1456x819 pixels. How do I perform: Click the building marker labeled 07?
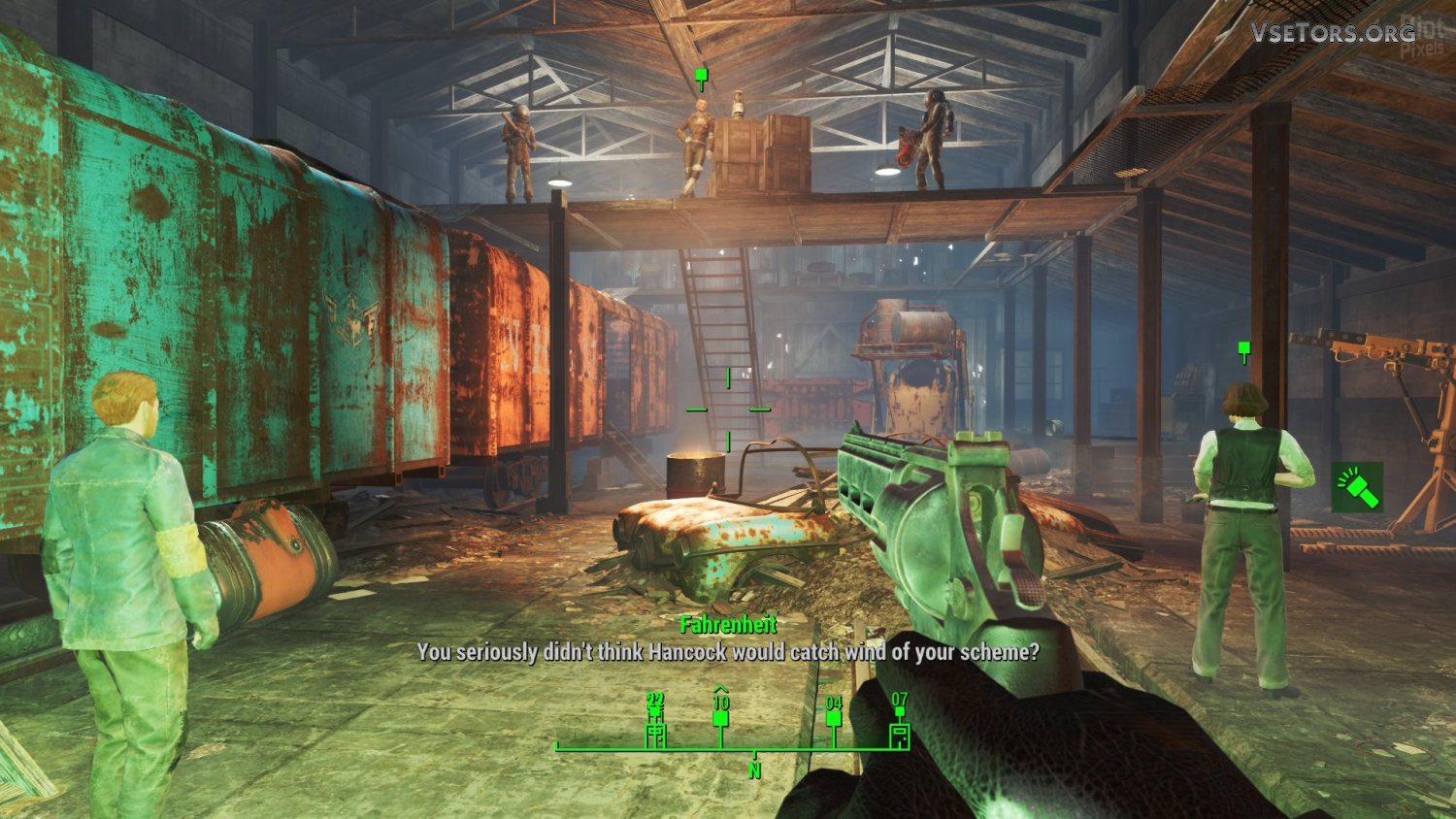(900, 735)
